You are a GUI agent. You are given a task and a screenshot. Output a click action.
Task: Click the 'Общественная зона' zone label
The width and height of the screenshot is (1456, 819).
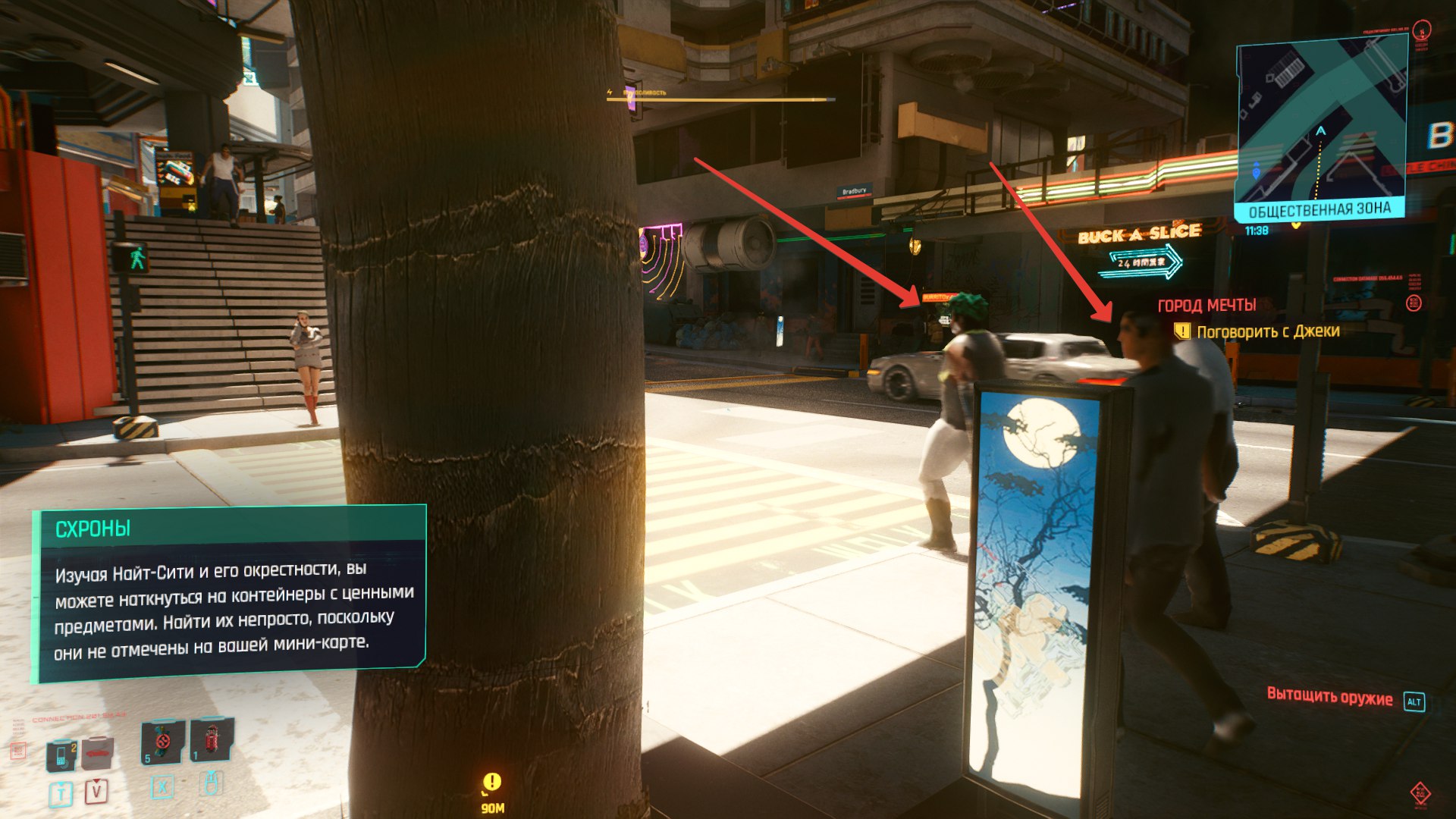[x=1319, y=210]
